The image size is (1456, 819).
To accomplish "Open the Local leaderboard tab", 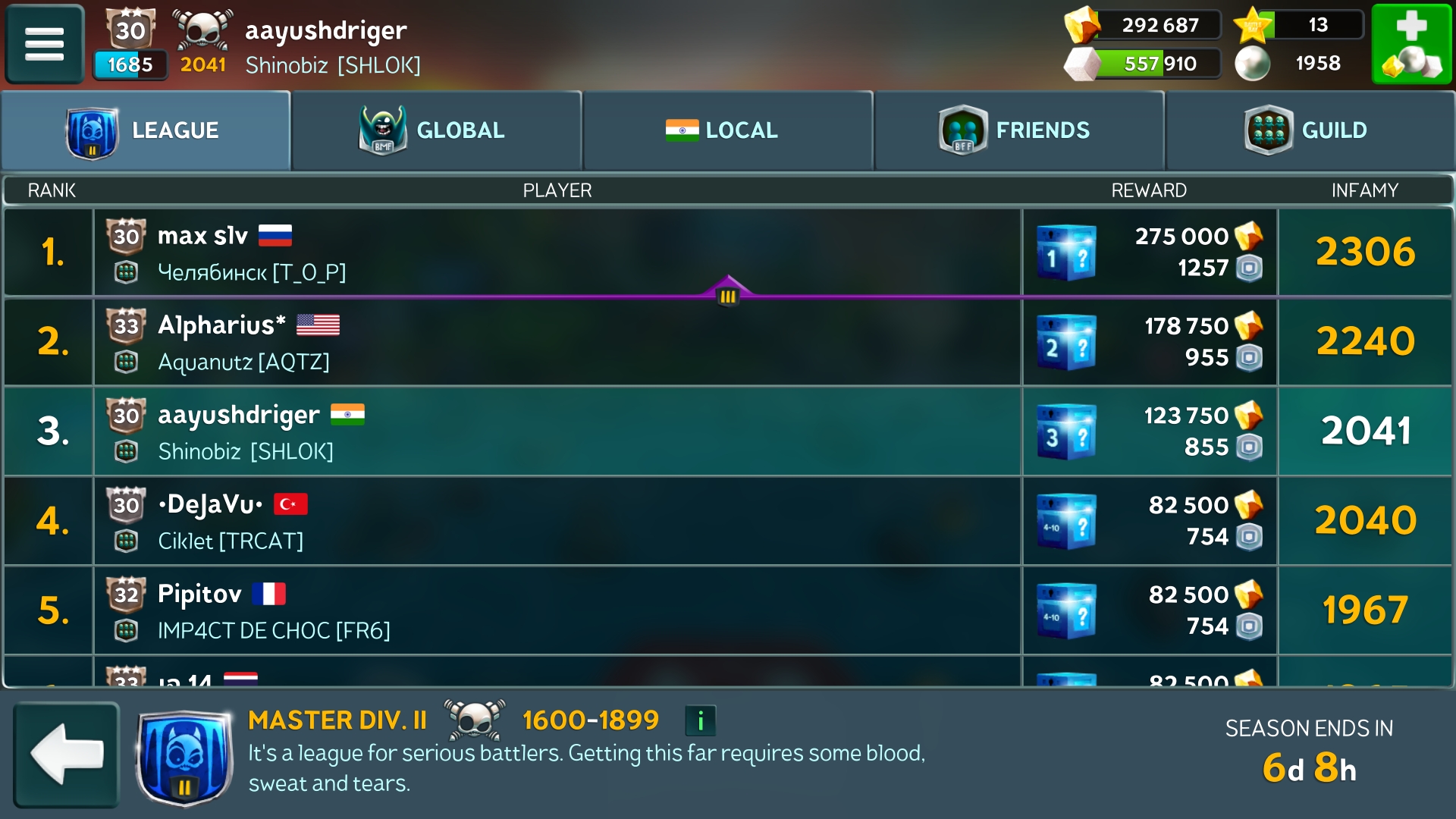I will point(727,130).
